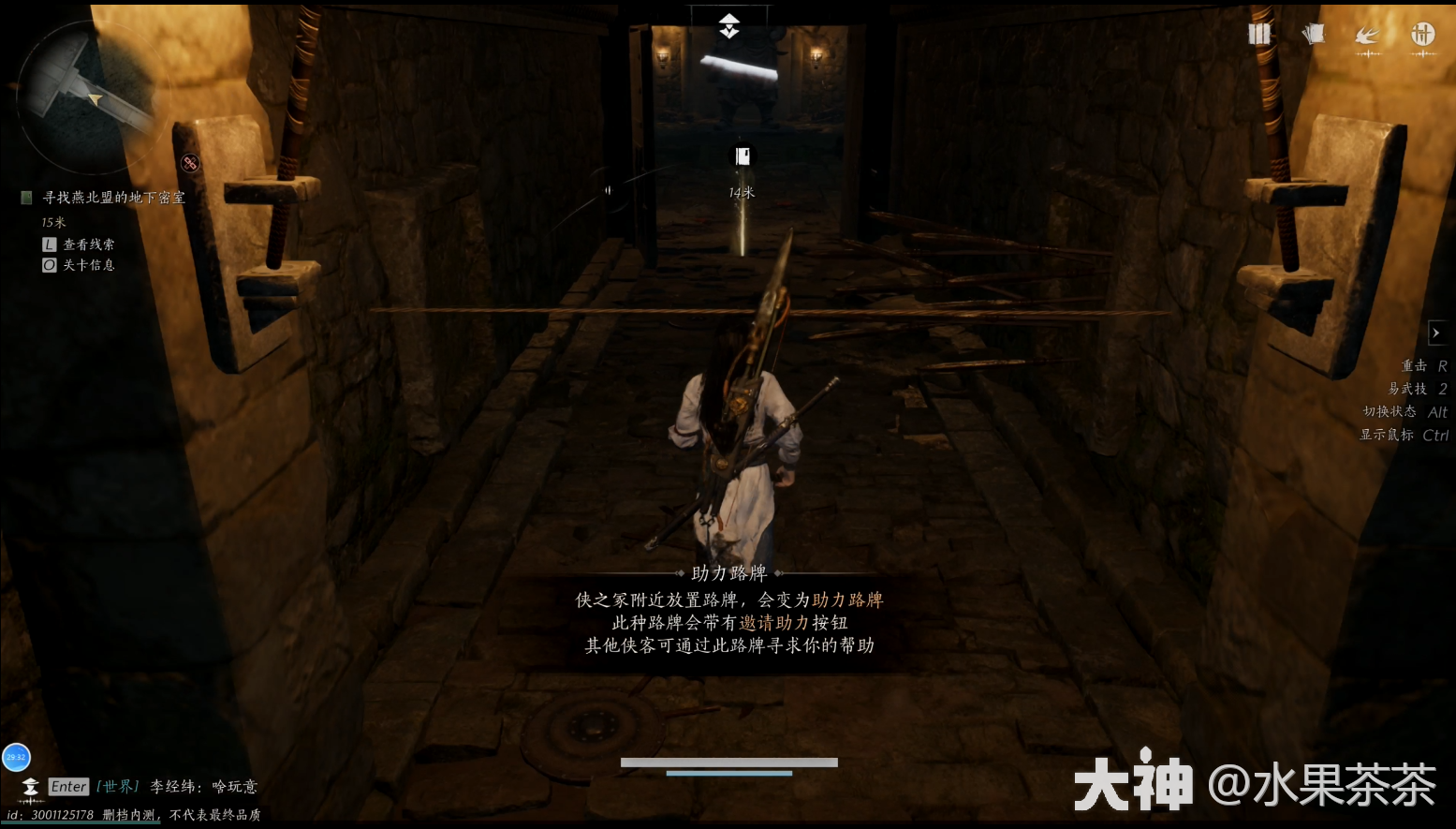Click the waypoint door icon above 14米
The height and width of the screenshot is (829, 1456).
click(741, 156)
